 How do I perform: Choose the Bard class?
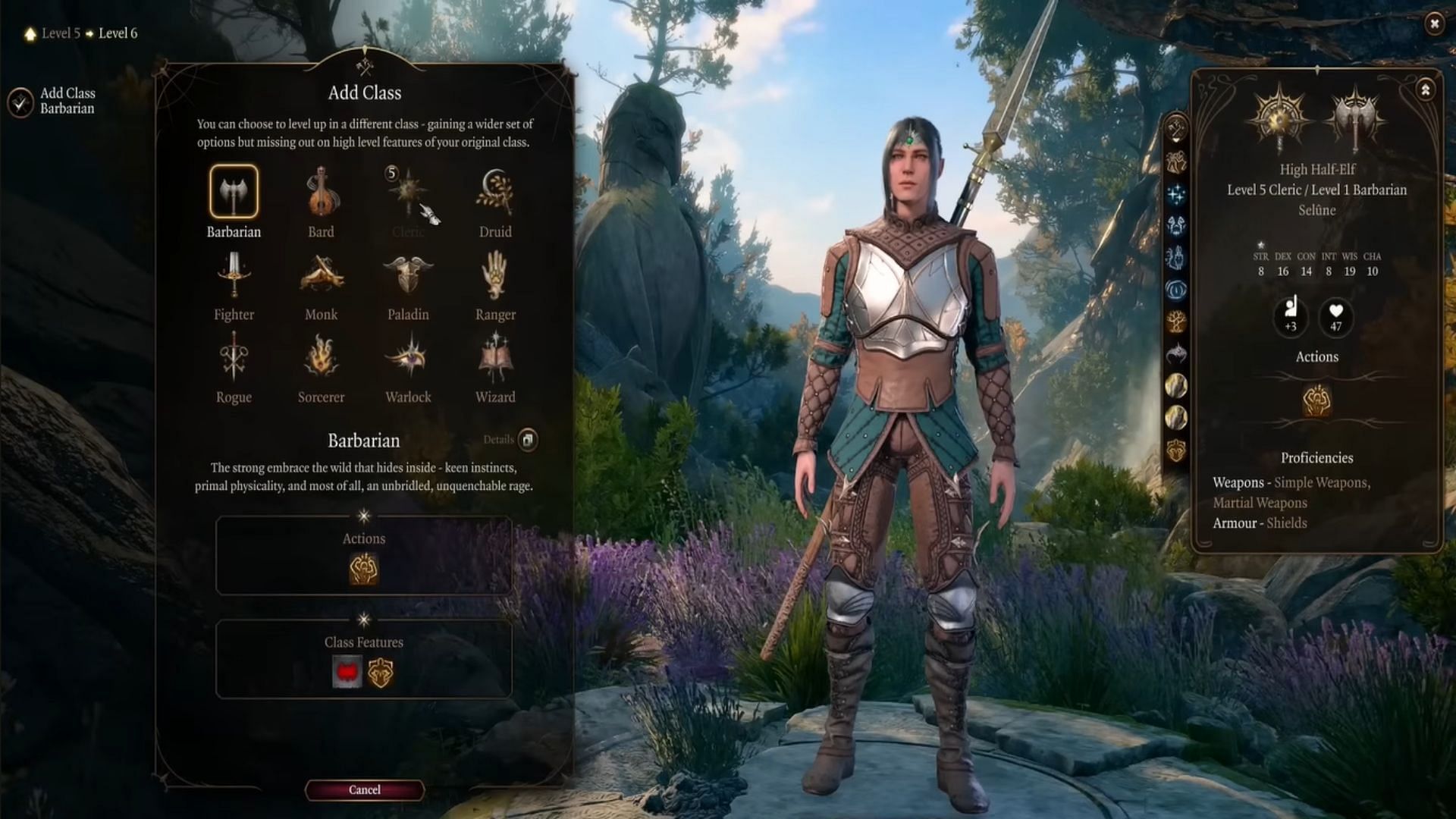click(x=321, y=193)
